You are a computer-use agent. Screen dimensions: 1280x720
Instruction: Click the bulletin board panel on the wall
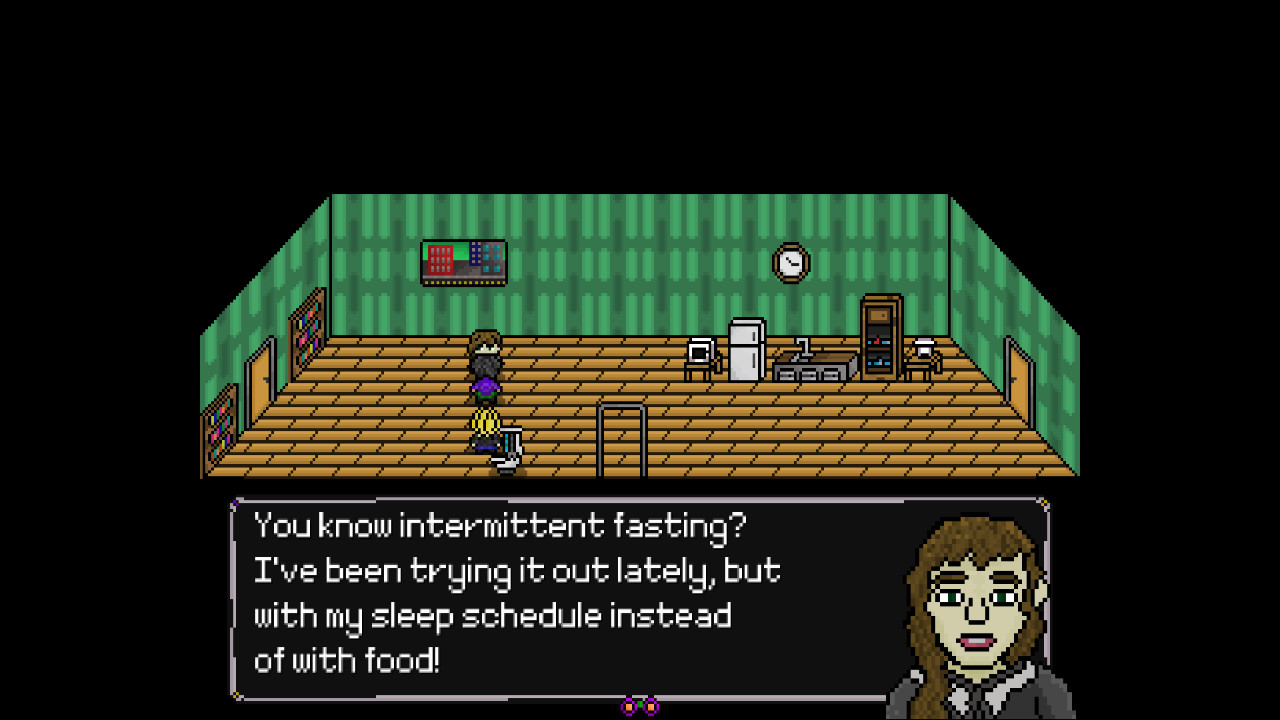[463, 261]
